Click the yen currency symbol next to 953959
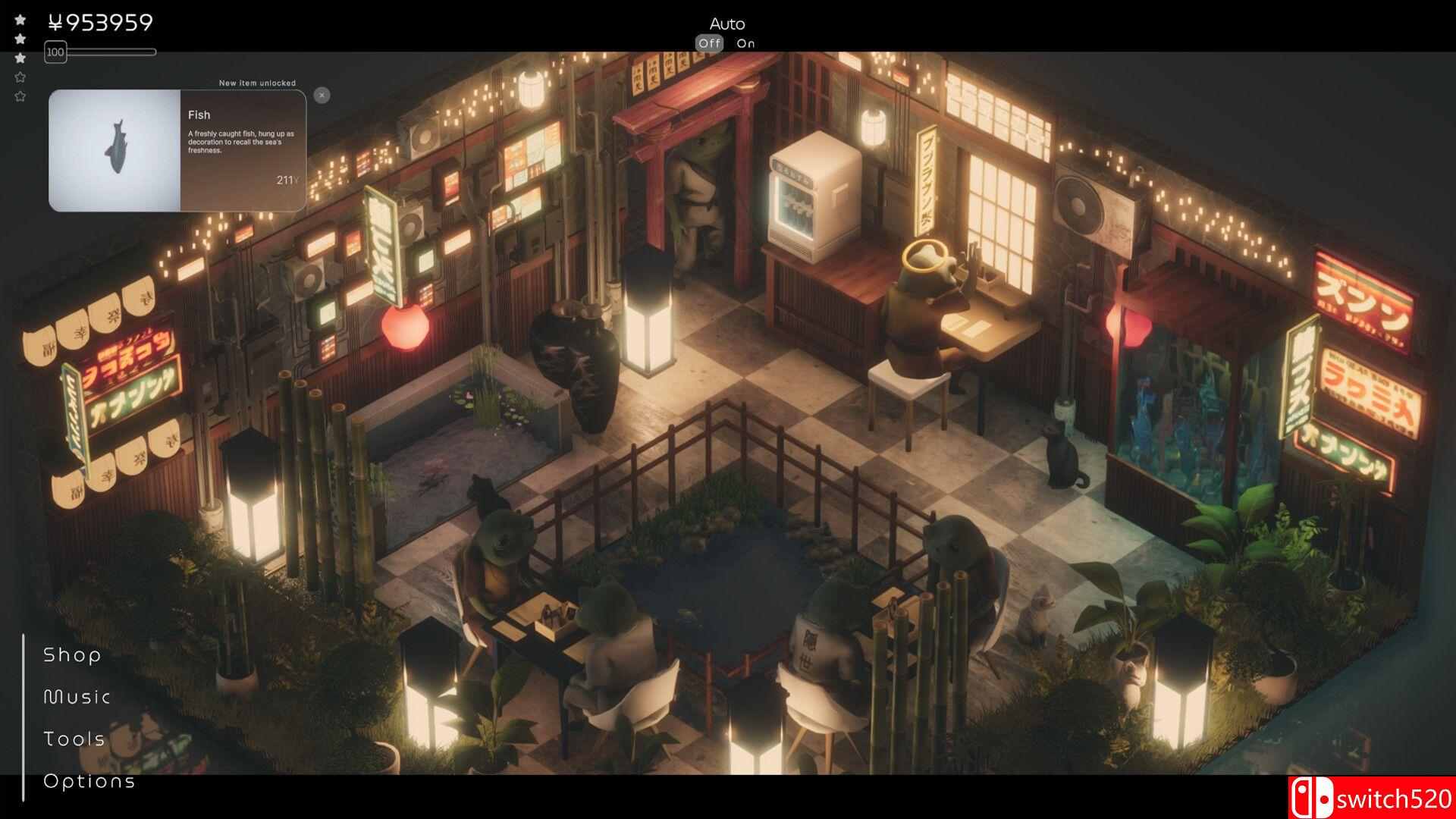The height and width of the screenshot is (819, 1456). [55, 23]
